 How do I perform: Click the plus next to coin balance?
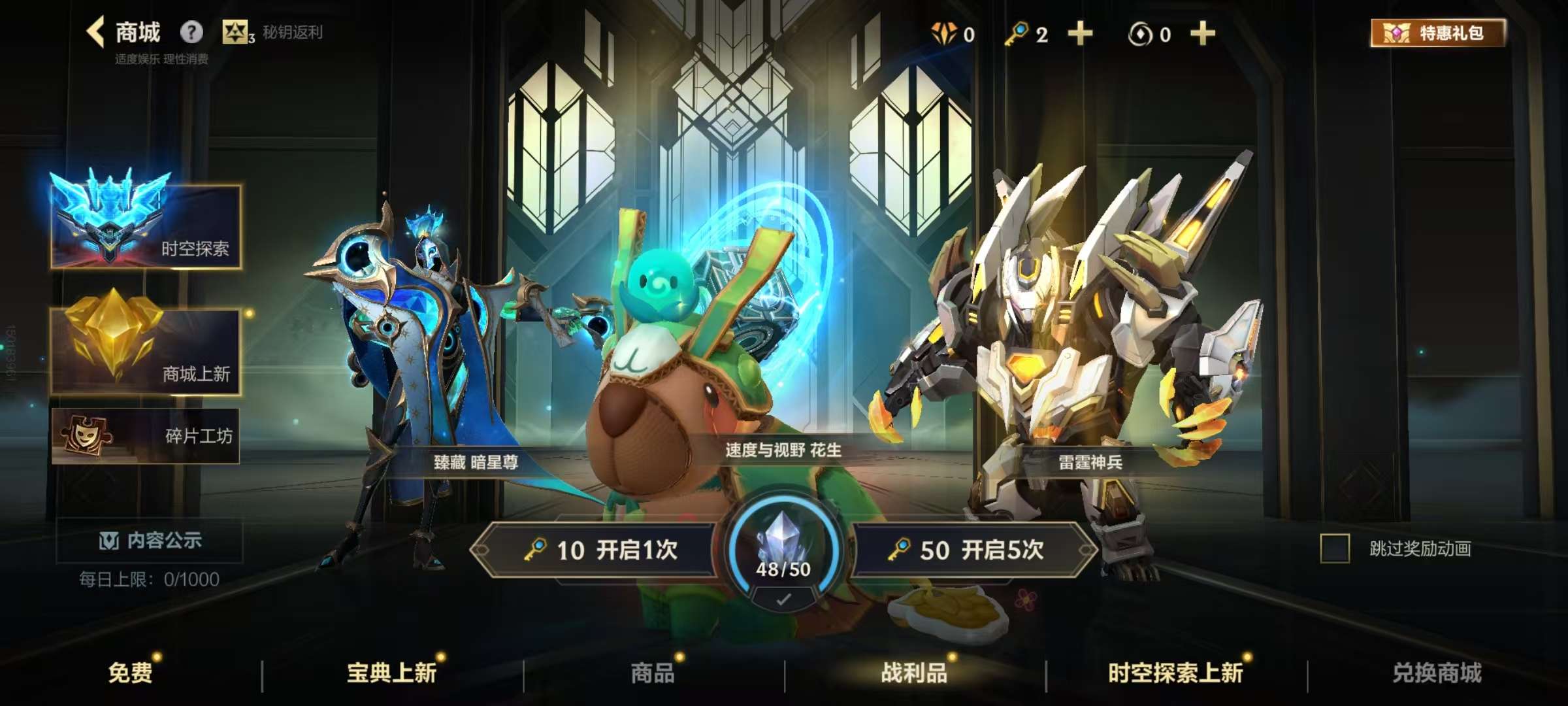click(x=1202, y=33)
